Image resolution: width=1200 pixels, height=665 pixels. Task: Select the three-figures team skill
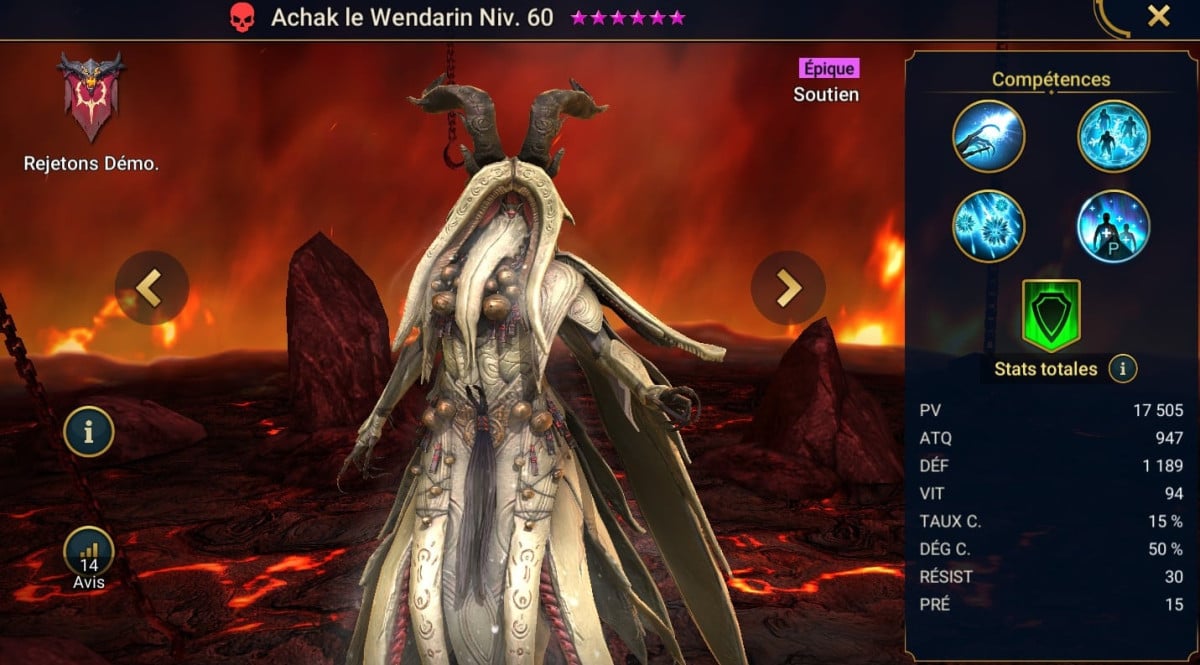coord(1113,137)
